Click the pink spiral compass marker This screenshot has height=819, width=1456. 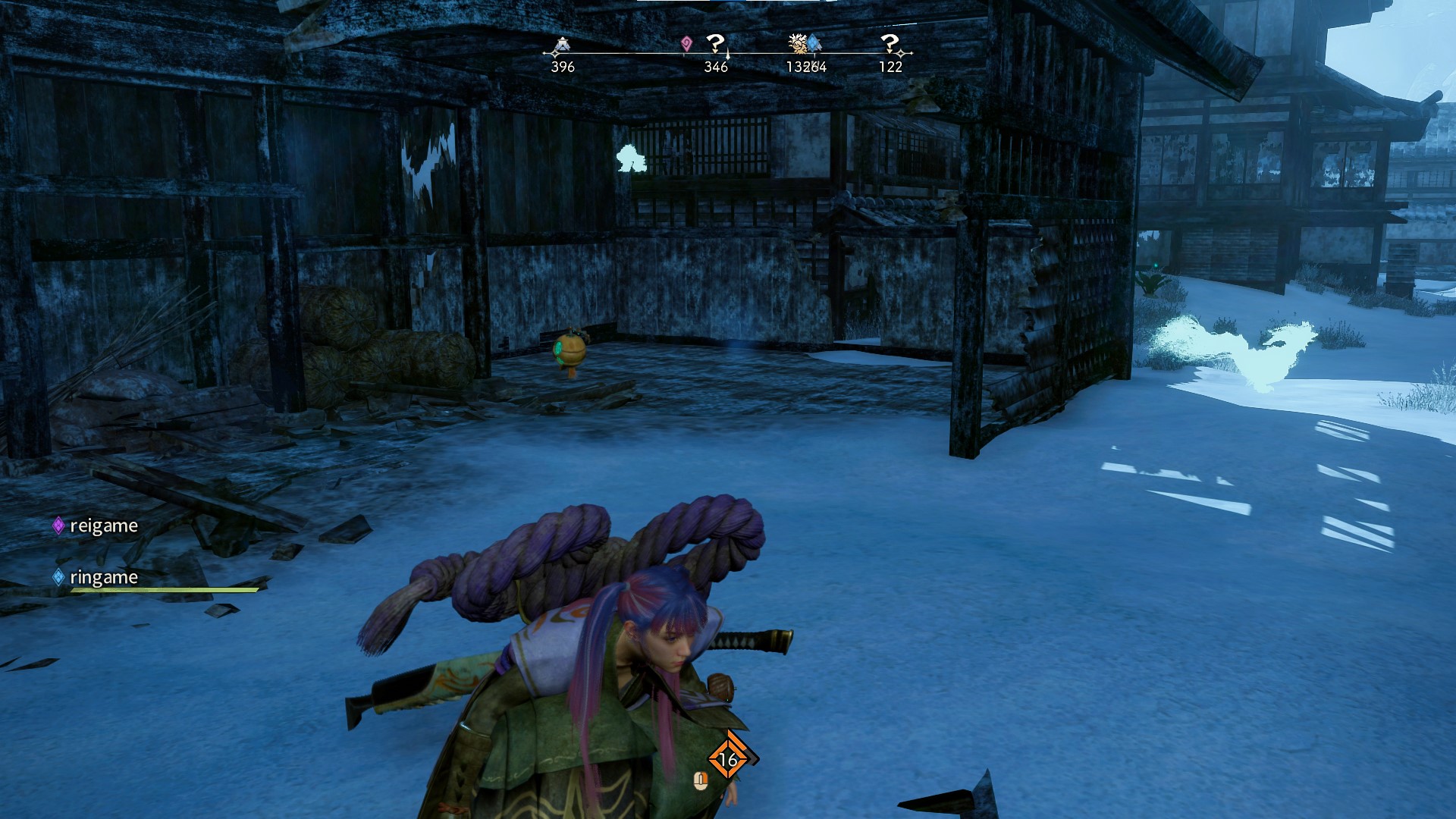(686, 44)
